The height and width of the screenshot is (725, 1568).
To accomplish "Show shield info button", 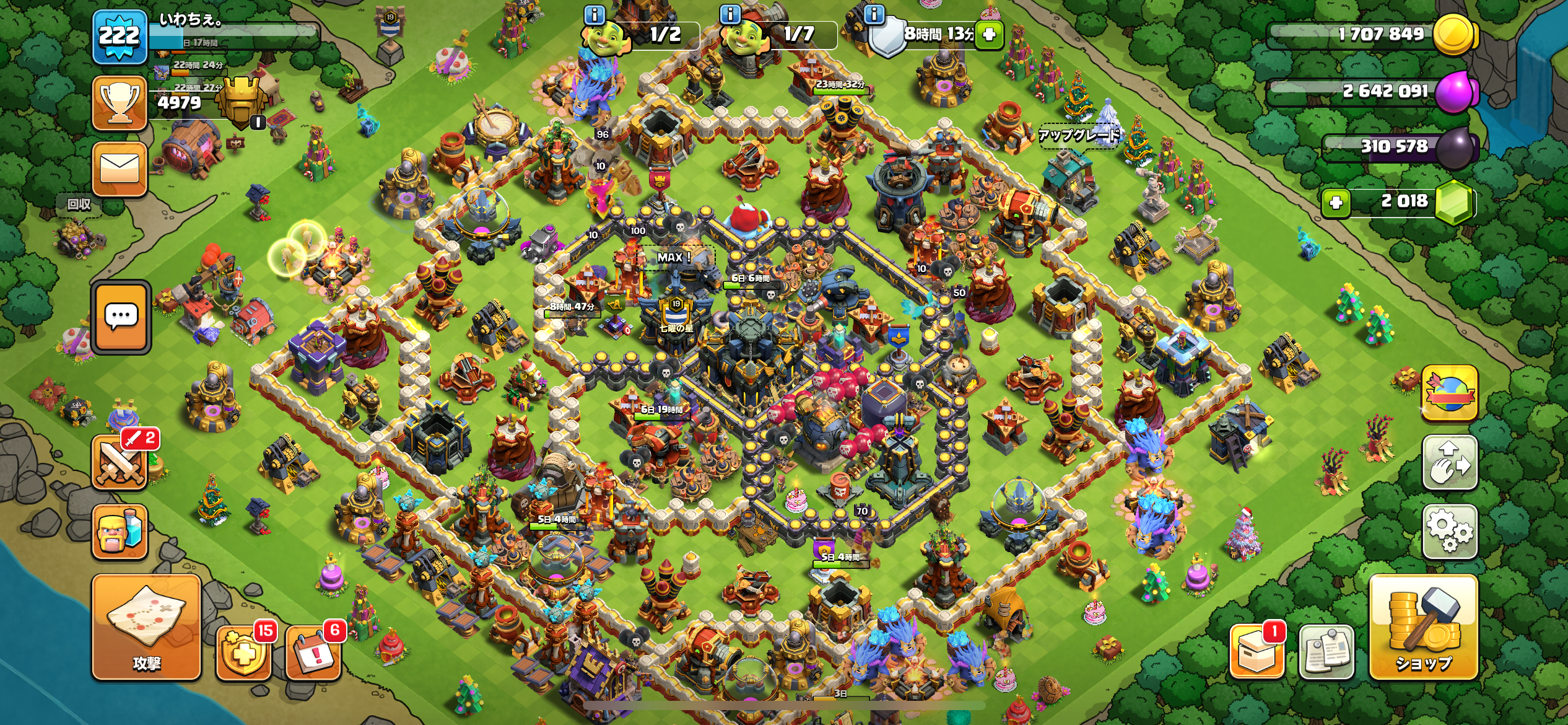I will pyautogui.click(x=874, y=14).
